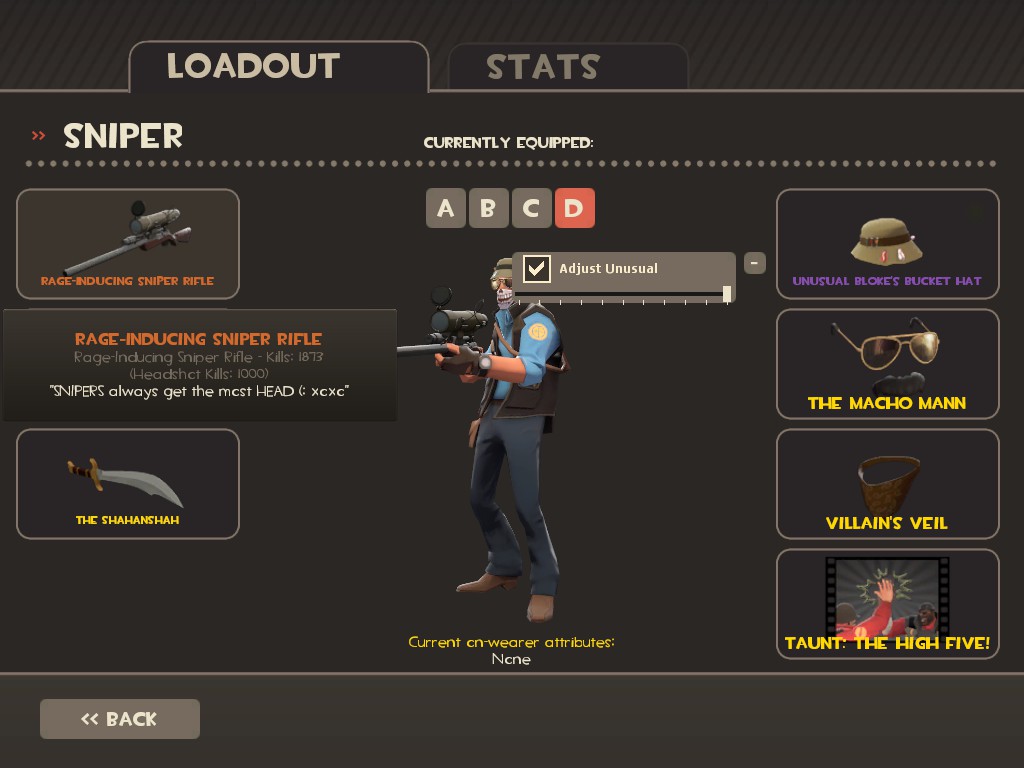
Task: Open the Villain's Veil cosmetic slot
Action: [887, 483]
